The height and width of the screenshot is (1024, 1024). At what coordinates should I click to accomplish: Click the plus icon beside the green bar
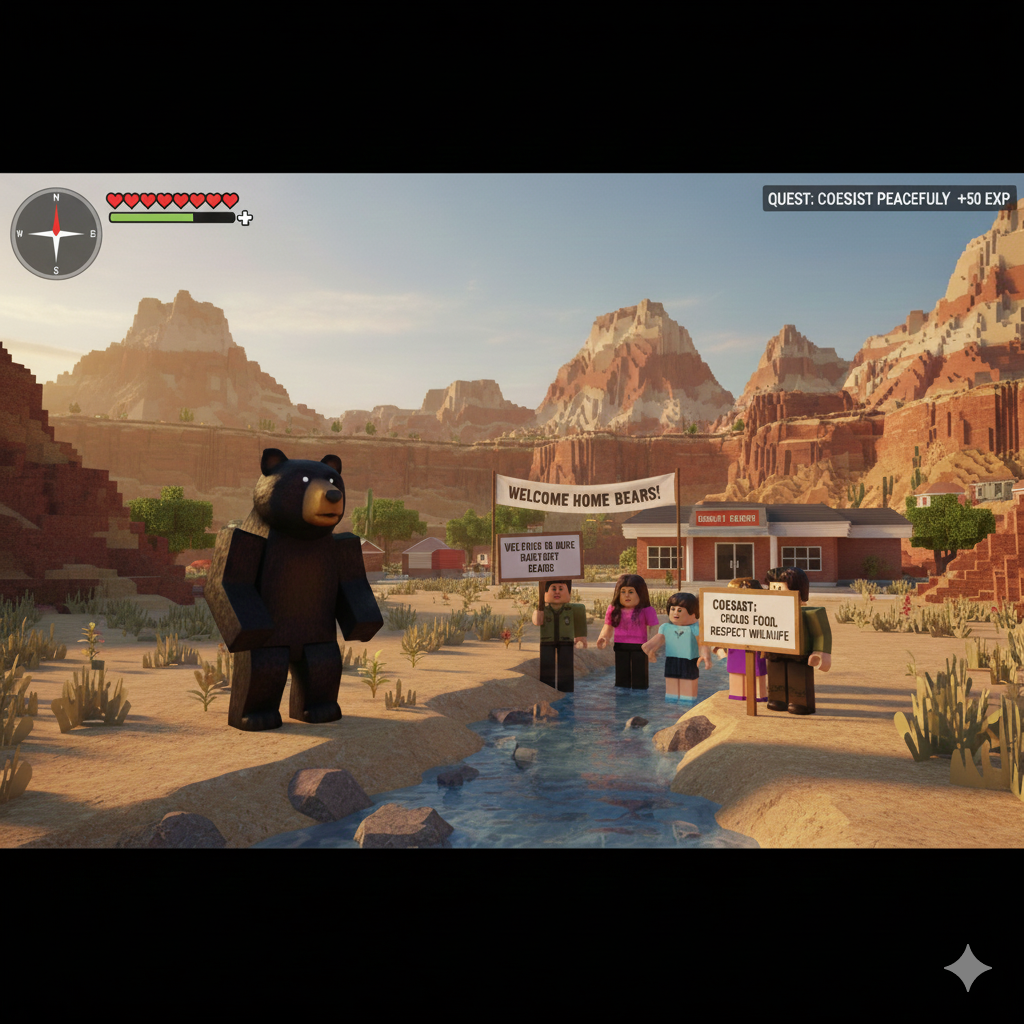coord(245,217)
